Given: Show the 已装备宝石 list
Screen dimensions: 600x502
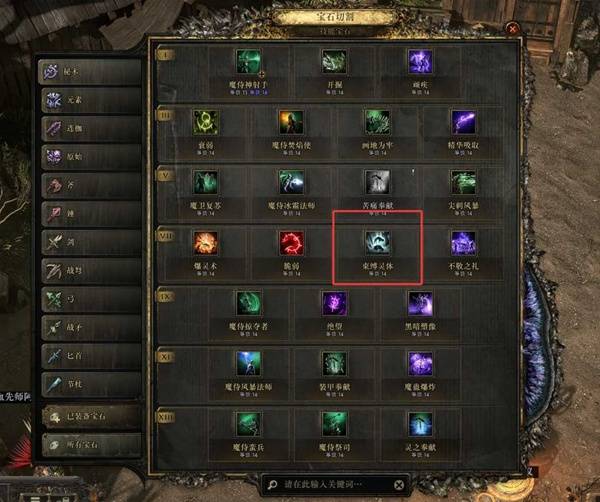Looking at the screenshot, I should tap(87, 414).
